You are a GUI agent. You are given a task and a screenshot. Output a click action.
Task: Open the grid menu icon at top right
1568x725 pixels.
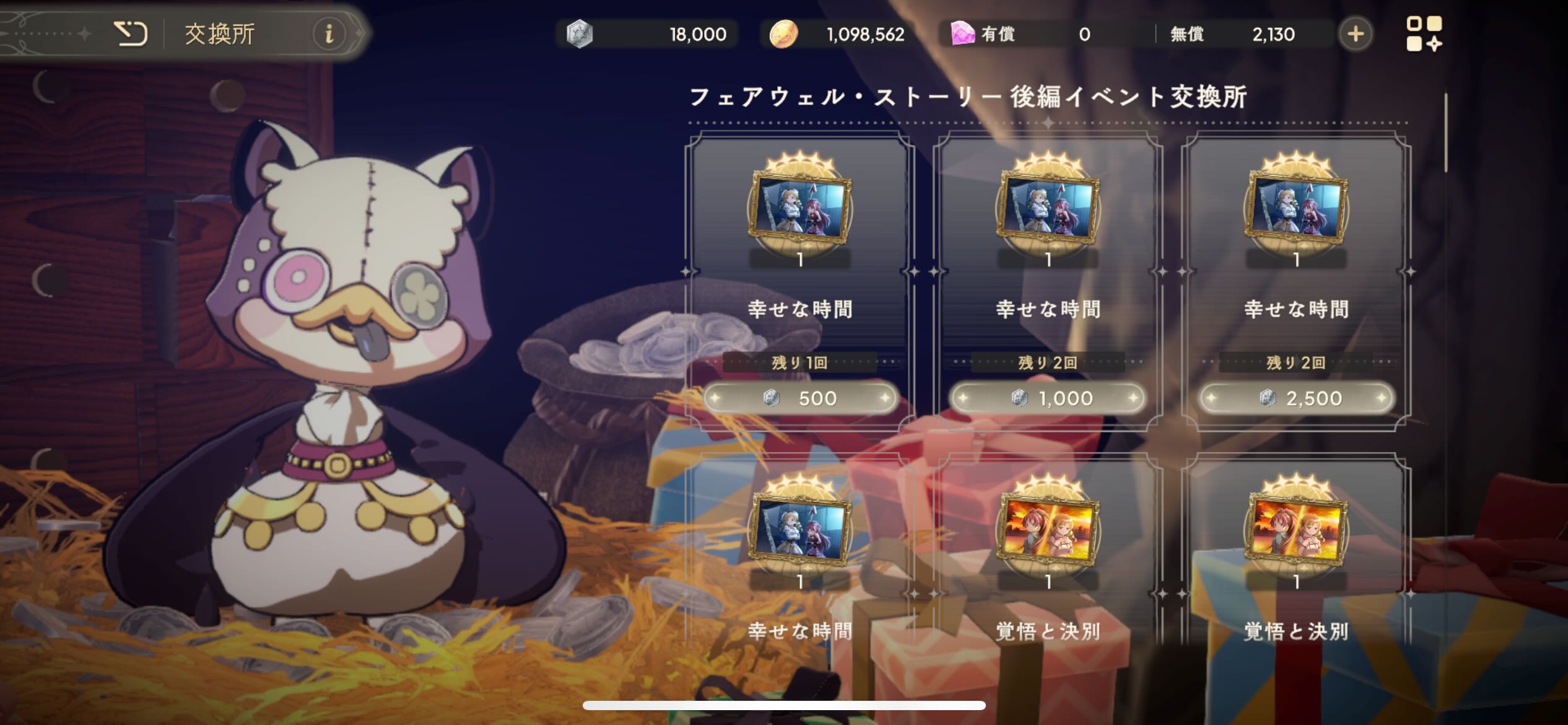[1424, 34]
